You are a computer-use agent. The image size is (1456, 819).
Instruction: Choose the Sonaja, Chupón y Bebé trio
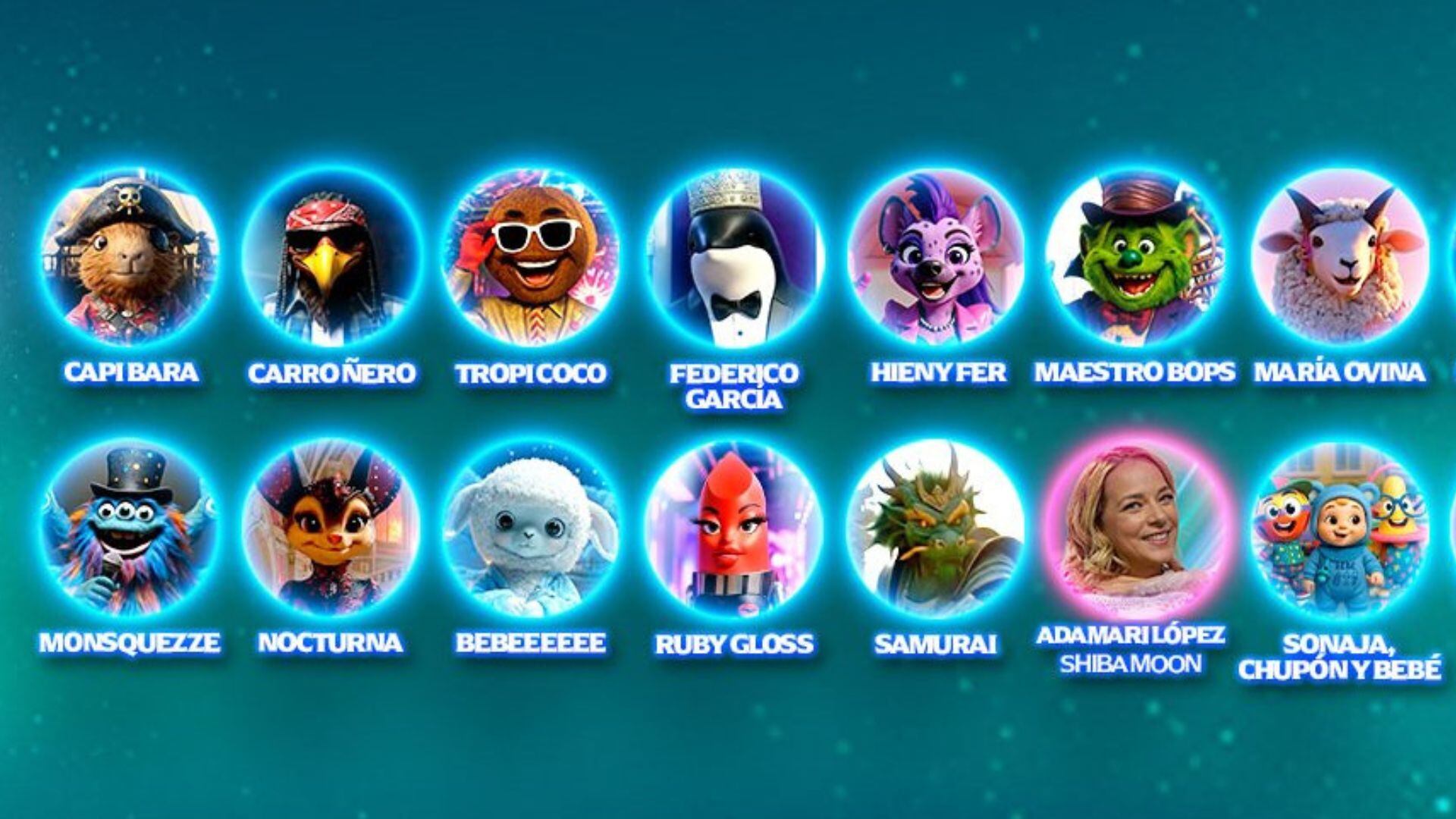click(x=1338, y=529)
